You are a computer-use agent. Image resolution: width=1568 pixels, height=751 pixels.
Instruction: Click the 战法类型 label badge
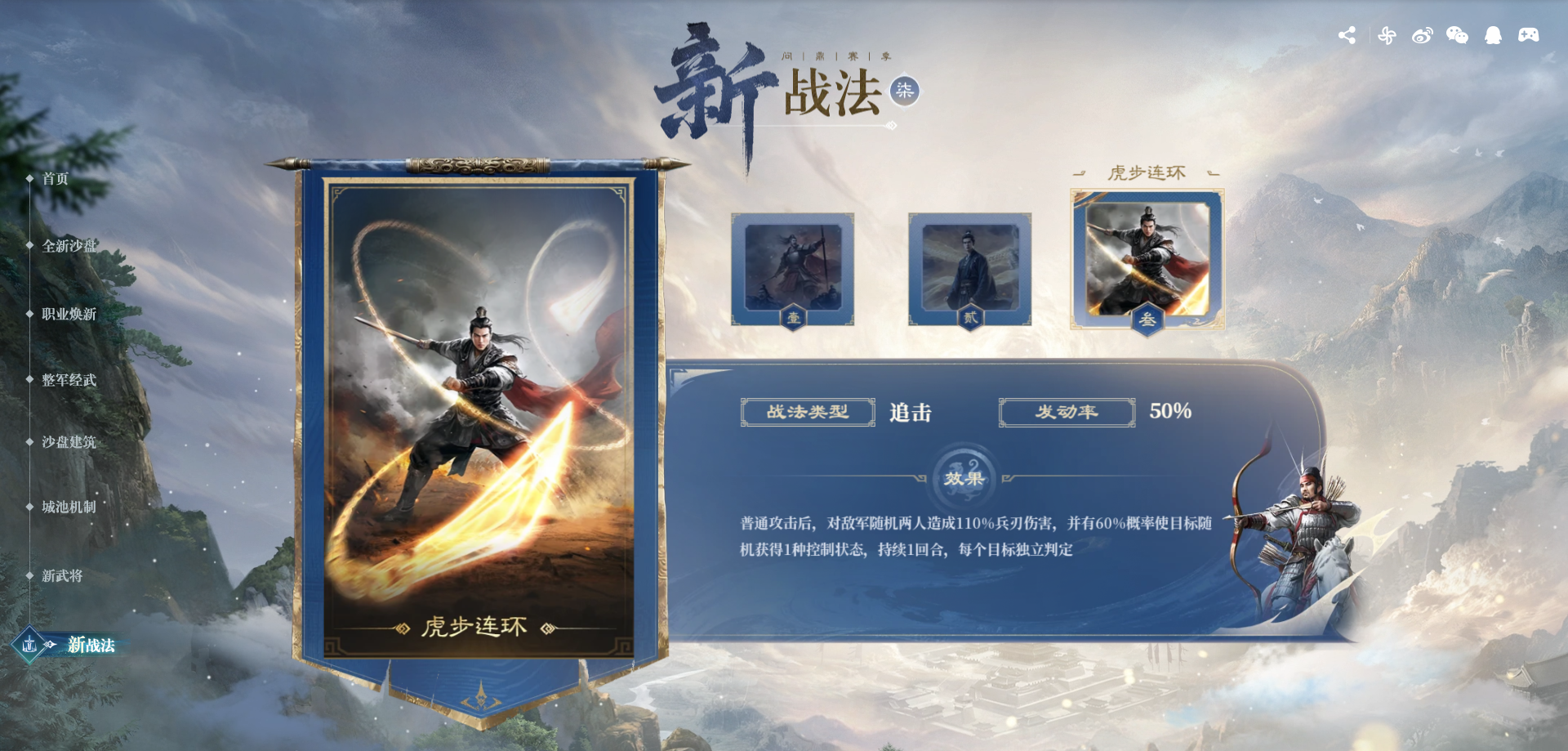pyautogui.click(x=807, y=412)
